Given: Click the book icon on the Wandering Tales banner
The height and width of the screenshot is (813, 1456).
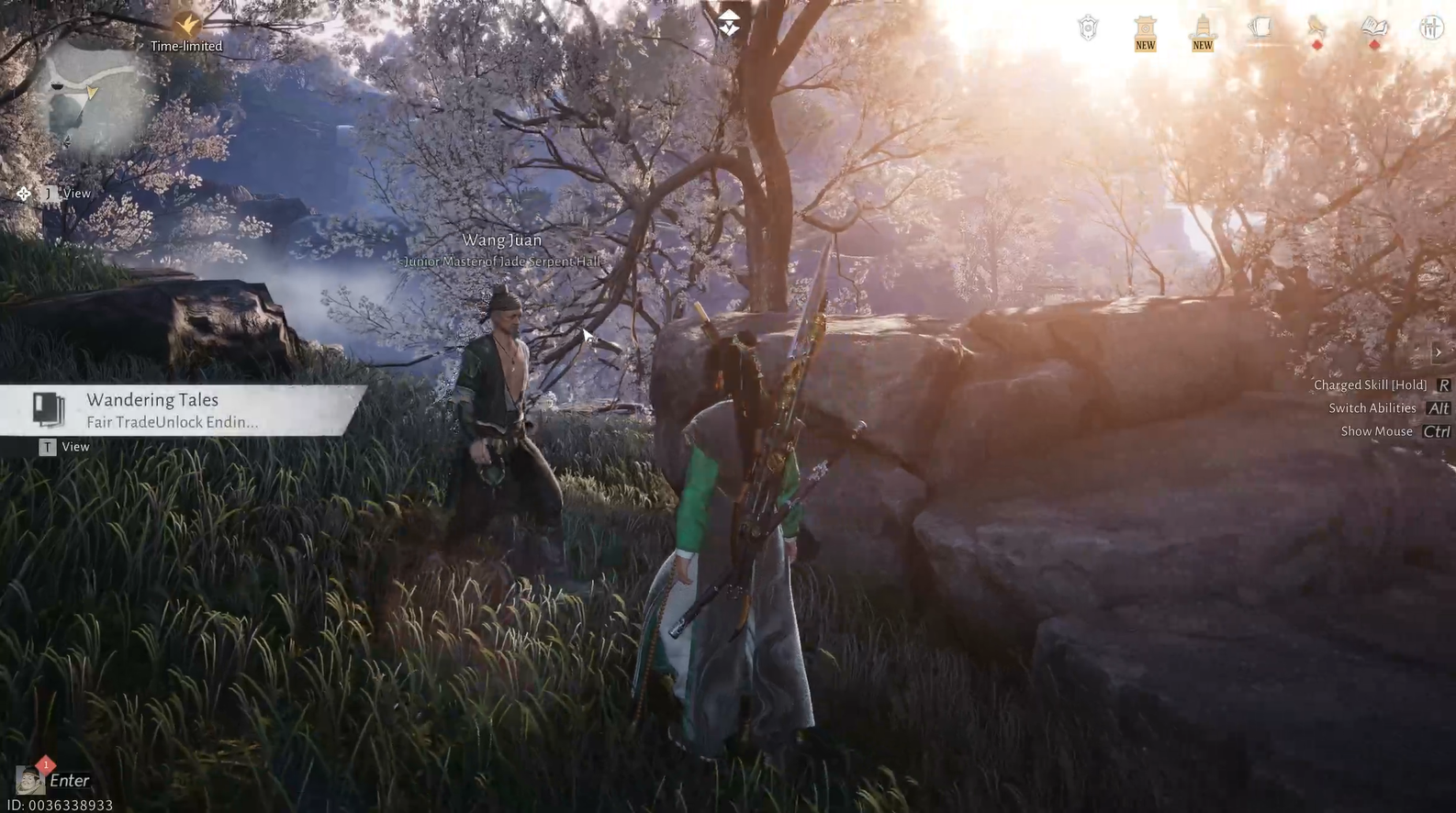Looking at the screenshot, I should tap(46, 408).
